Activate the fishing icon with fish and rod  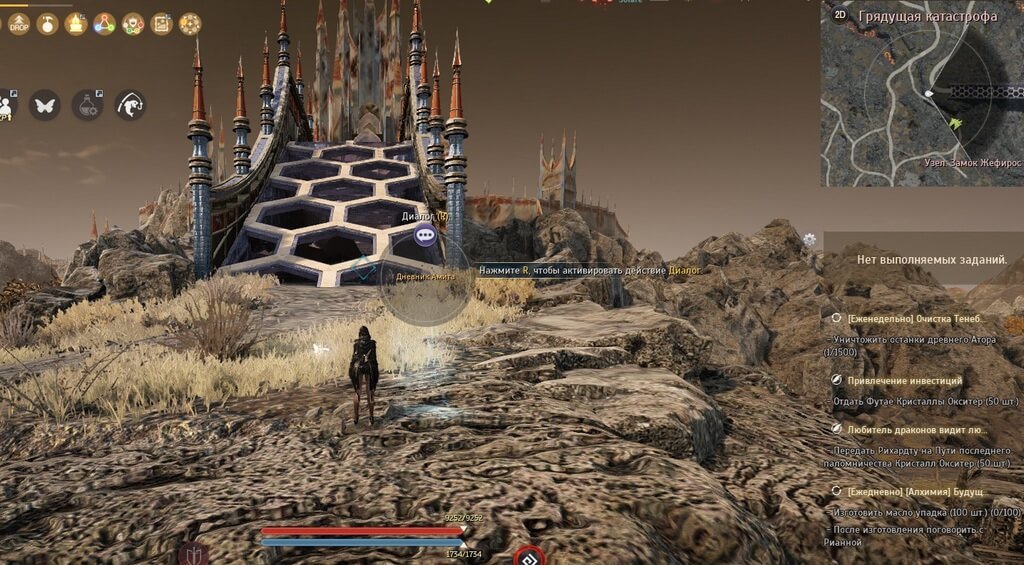coord(131,105)
